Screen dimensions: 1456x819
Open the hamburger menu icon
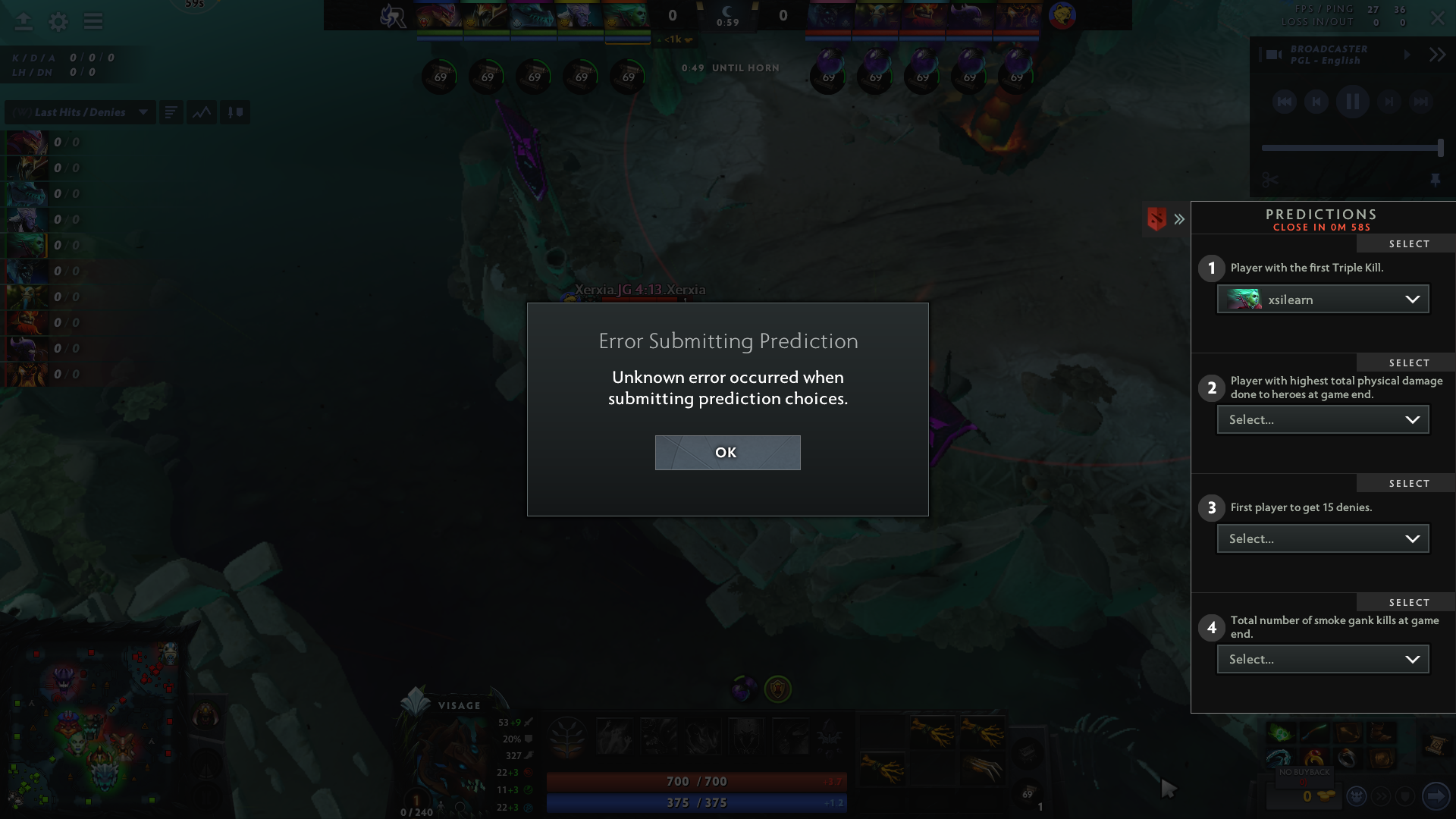pos(93,22)
